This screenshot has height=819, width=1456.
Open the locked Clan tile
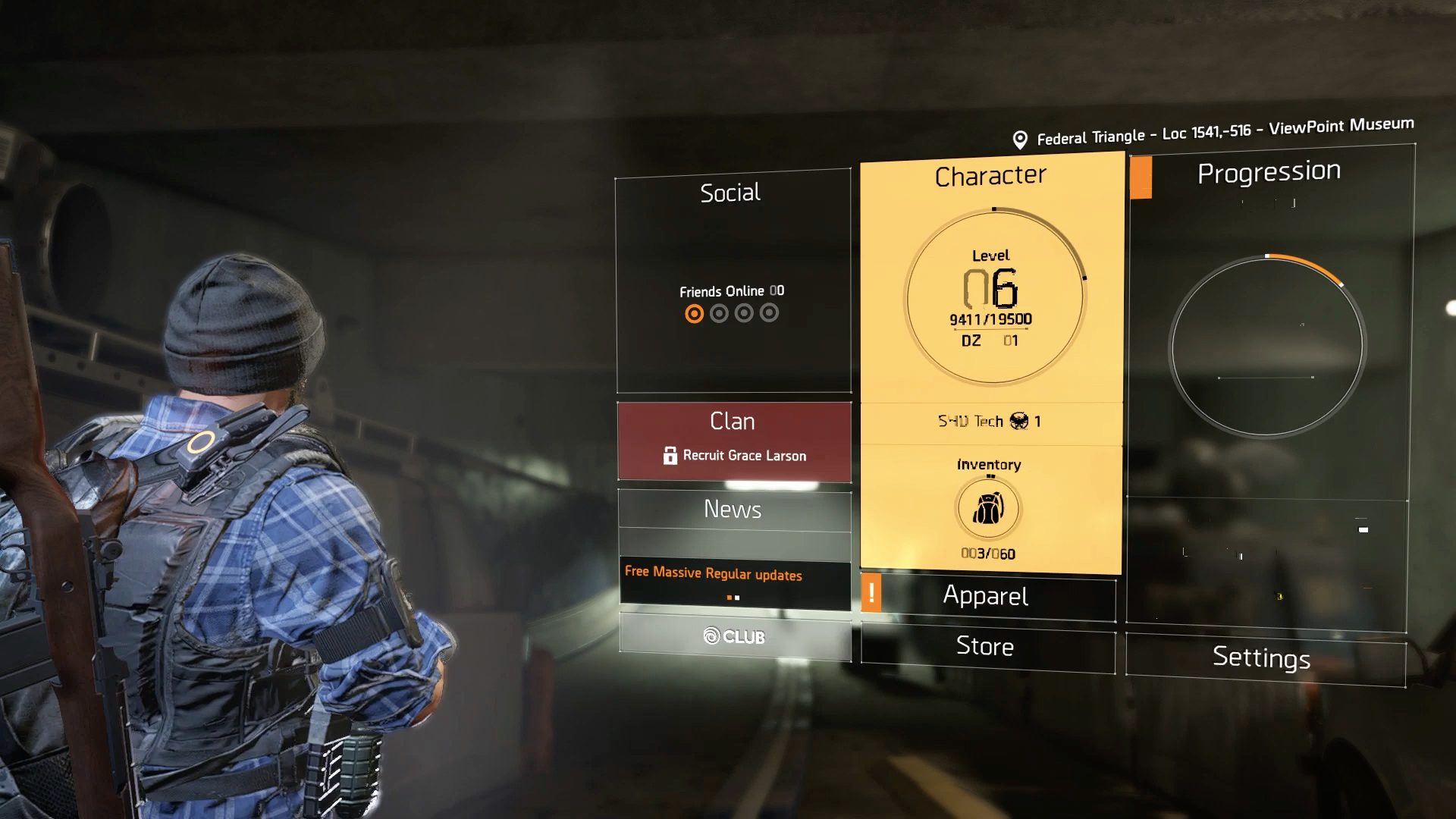[x=734, y=441]
